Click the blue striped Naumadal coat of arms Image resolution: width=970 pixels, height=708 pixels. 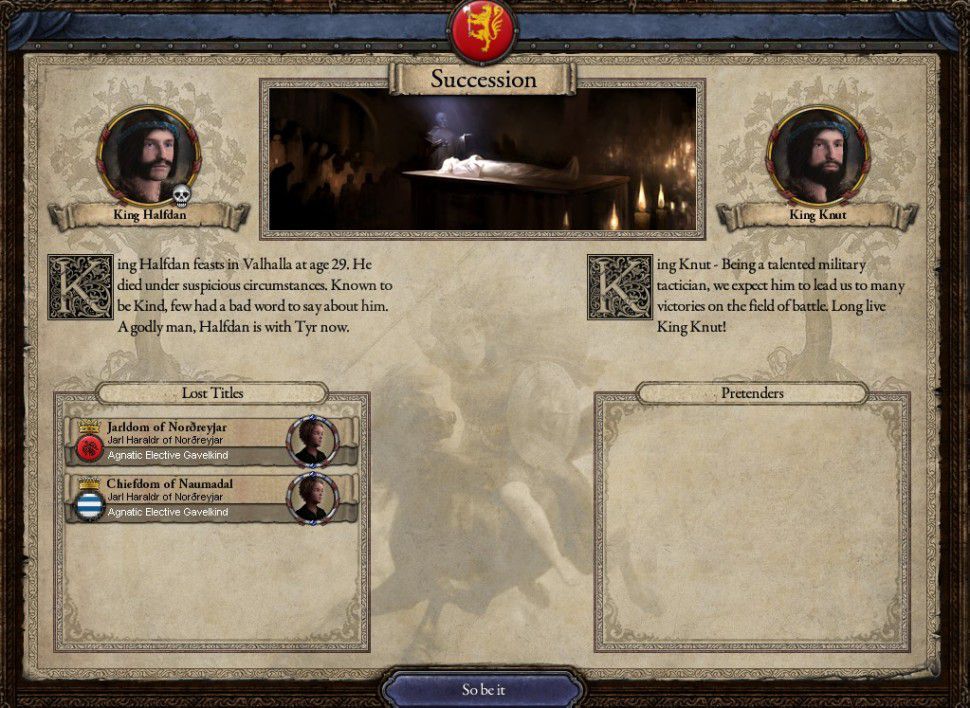[x=89, y=504]
